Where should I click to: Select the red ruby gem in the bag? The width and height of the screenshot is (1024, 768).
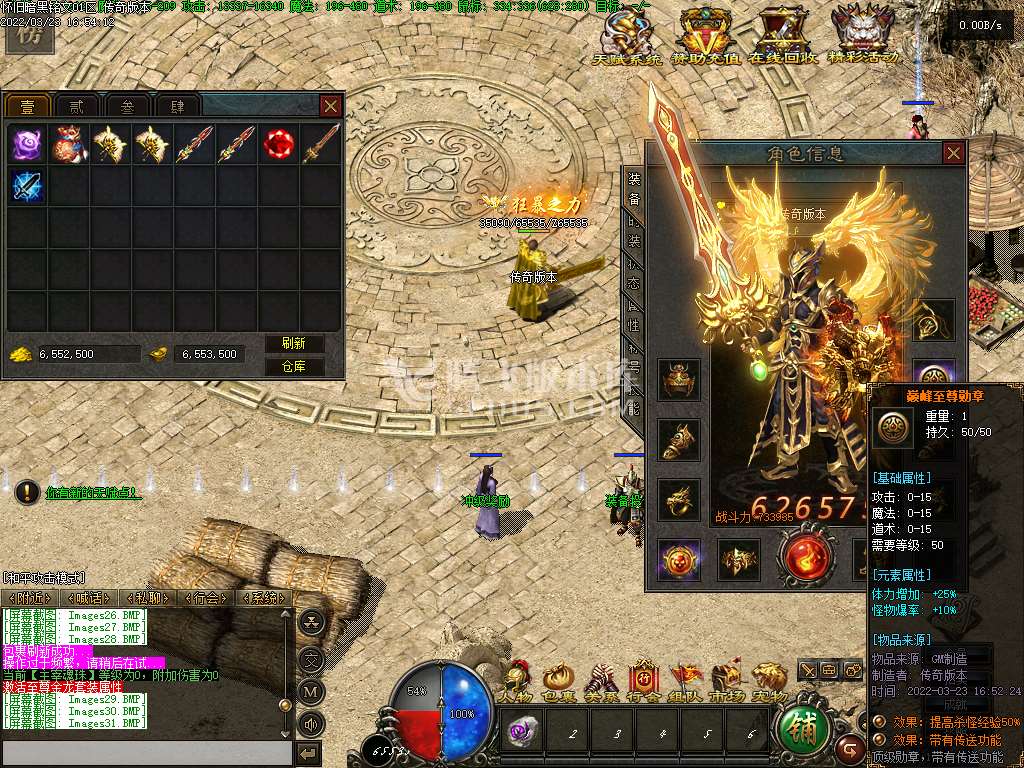coord(279,145)
